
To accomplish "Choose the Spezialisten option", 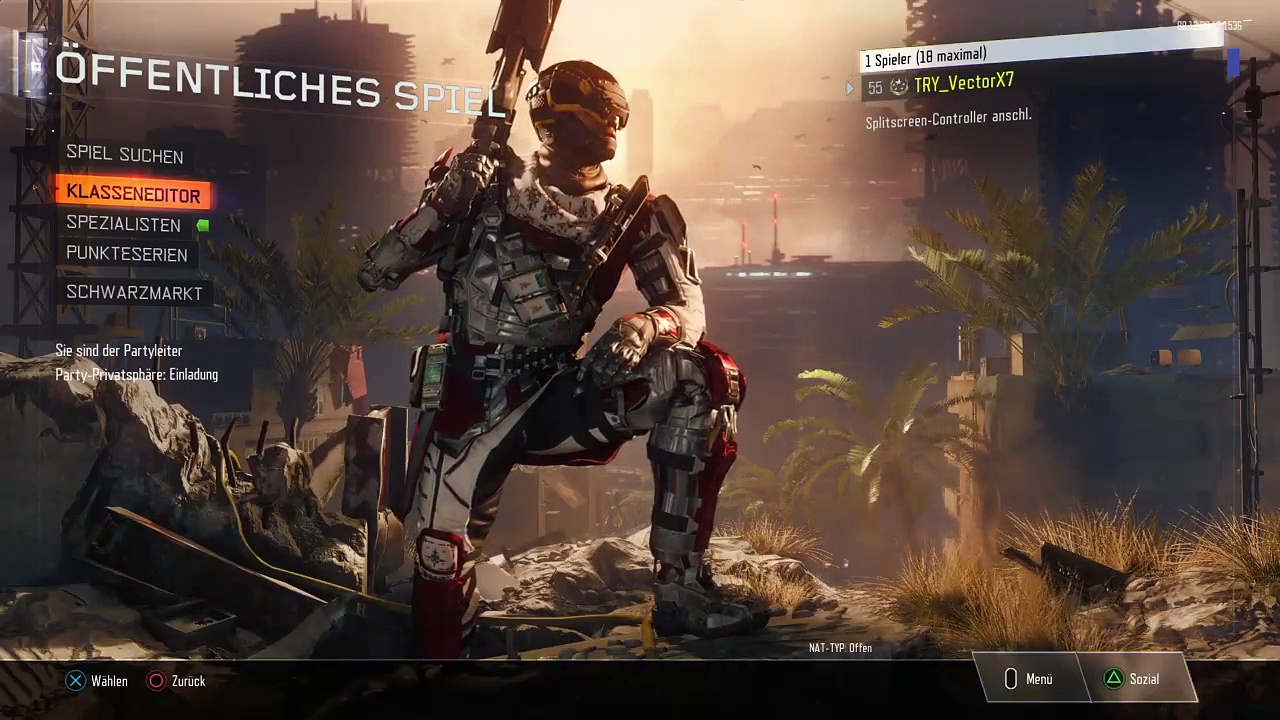I will 123,224.
